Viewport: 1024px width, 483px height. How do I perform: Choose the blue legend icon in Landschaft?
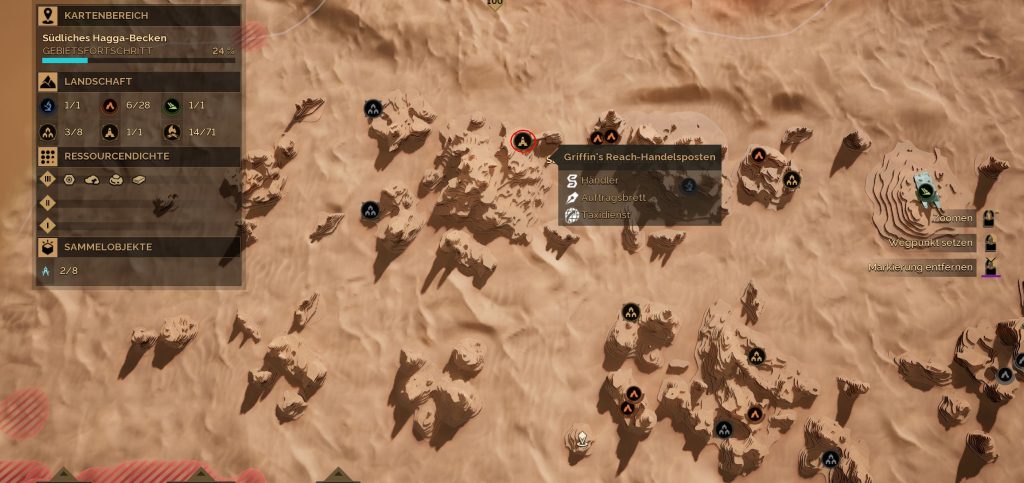[x=48, y=106]
